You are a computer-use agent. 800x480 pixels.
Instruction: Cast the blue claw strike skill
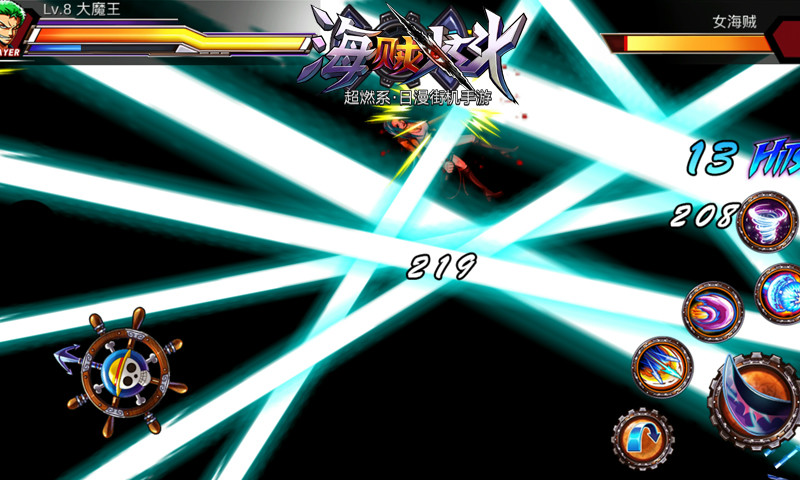click(x=662, y=367)
